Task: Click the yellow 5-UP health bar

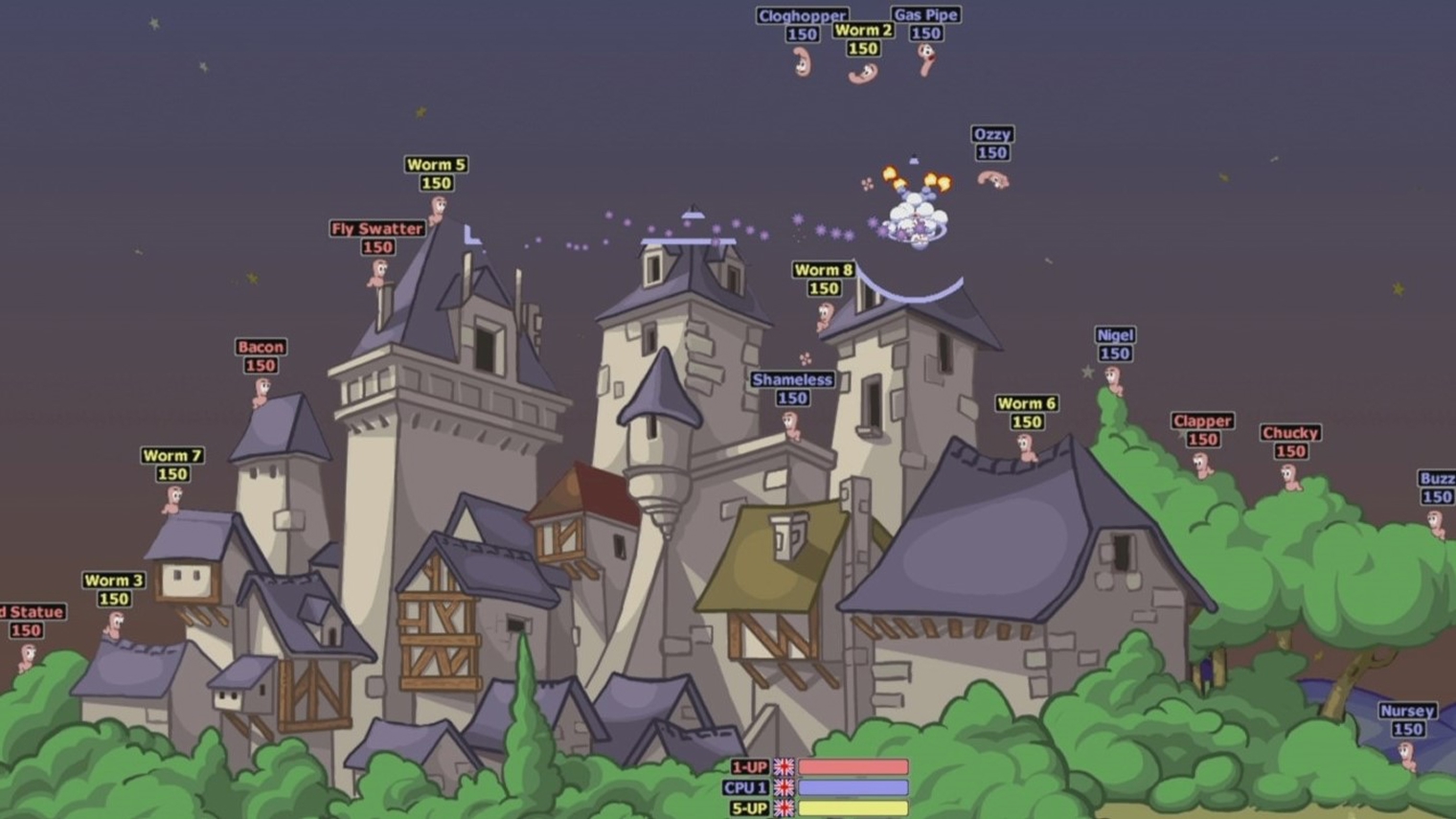Action: (854, 808)
